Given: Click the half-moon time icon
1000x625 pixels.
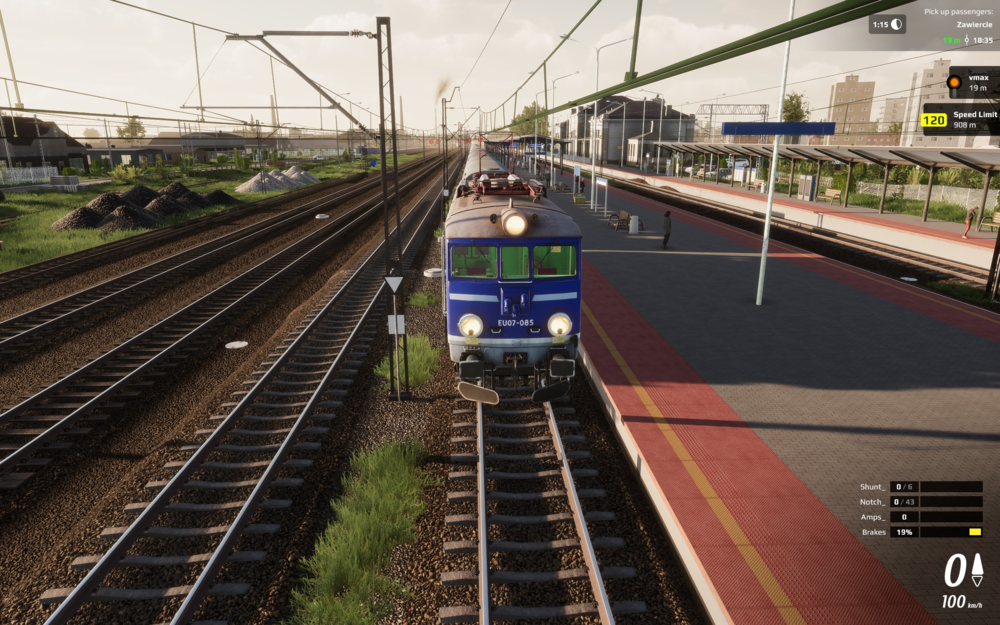Looking at the screenshot, I should click(896, 25).
